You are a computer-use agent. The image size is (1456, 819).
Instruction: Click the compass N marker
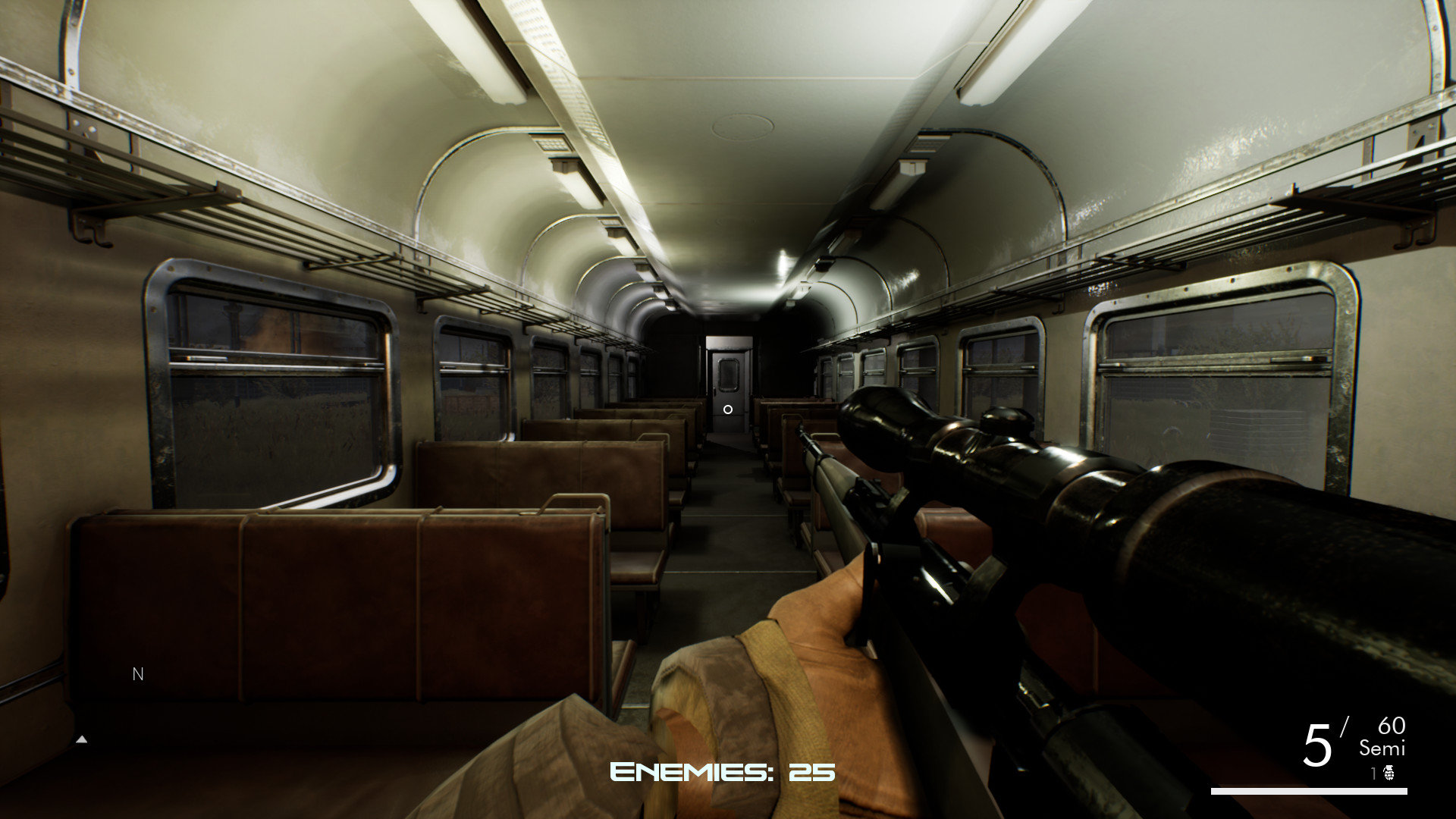[x=137, y=673]
